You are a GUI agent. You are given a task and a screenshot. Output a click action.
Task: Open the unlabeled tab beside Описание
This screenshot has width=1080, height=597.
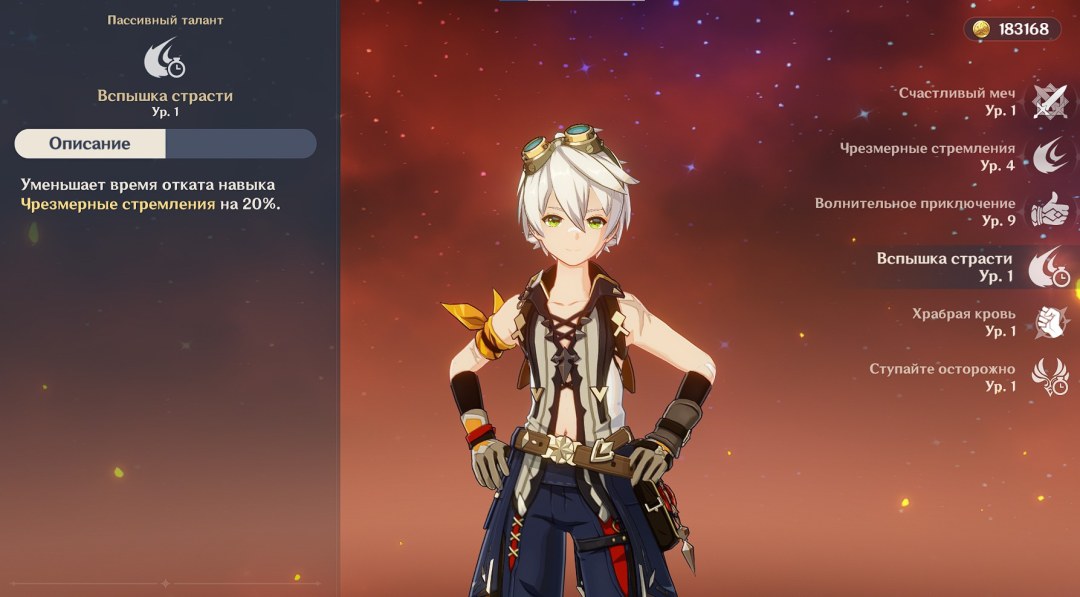pyautogui.click(x=240, y=143)
